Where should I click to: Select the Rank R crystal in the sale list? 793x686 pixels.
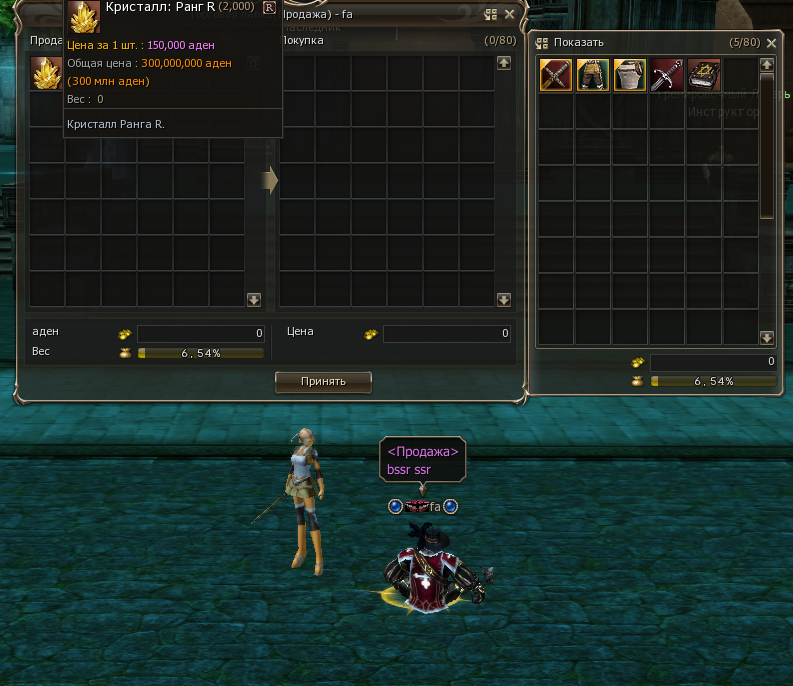(x=45, y=74)
